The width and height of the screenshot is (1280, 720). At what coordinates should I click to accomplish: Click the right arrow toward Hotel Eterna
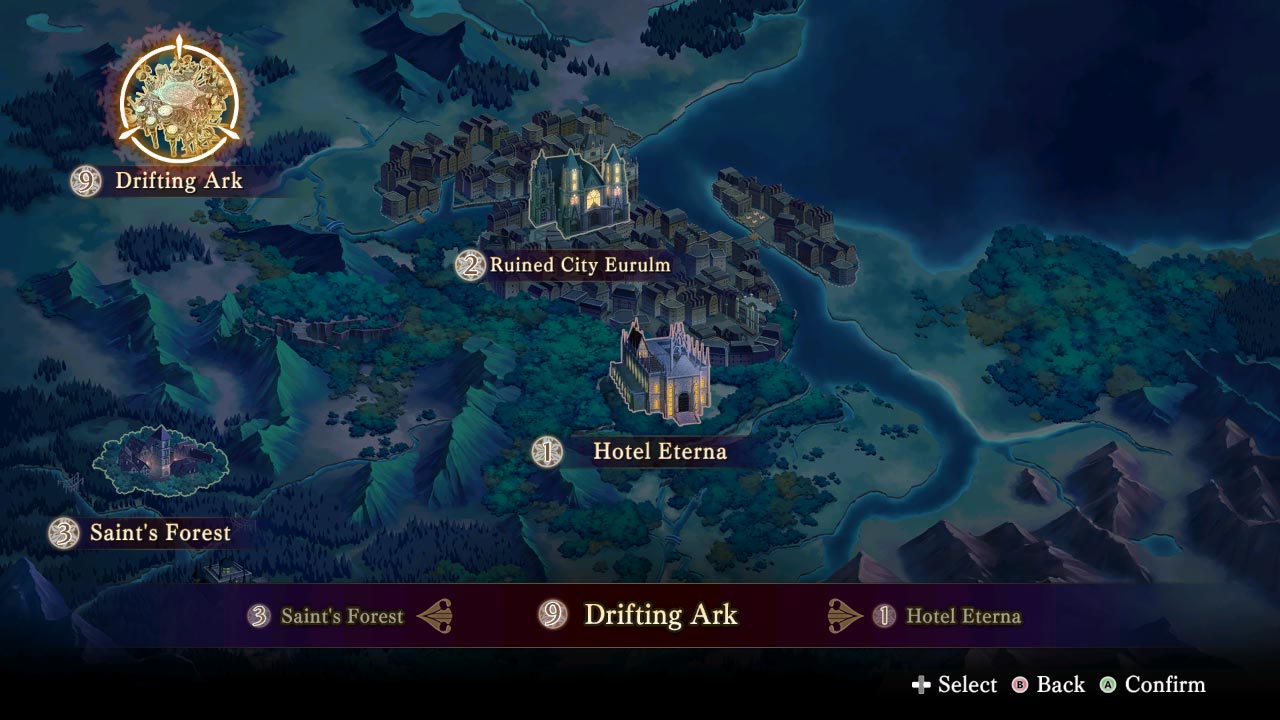point(843,616)
